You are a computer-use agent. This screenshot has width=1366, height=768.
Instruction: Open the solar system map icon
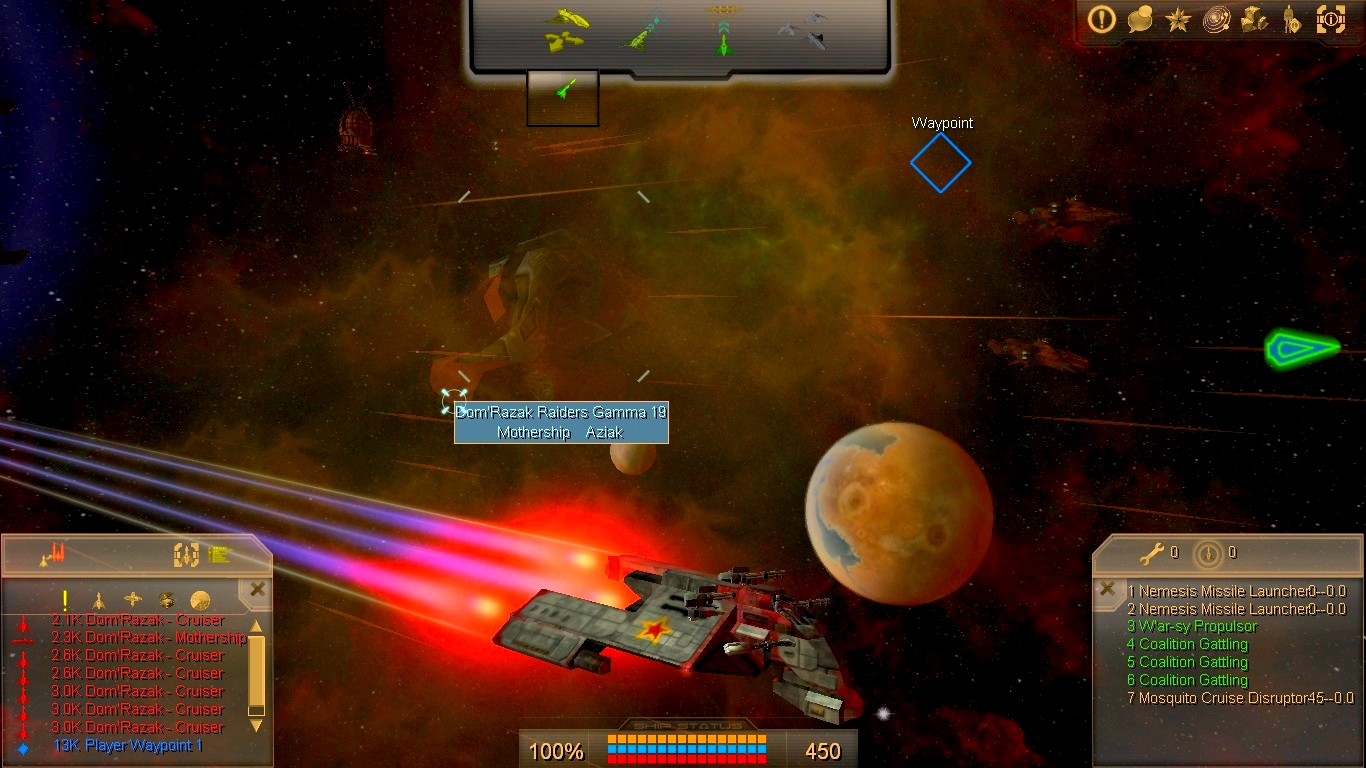1216,20
